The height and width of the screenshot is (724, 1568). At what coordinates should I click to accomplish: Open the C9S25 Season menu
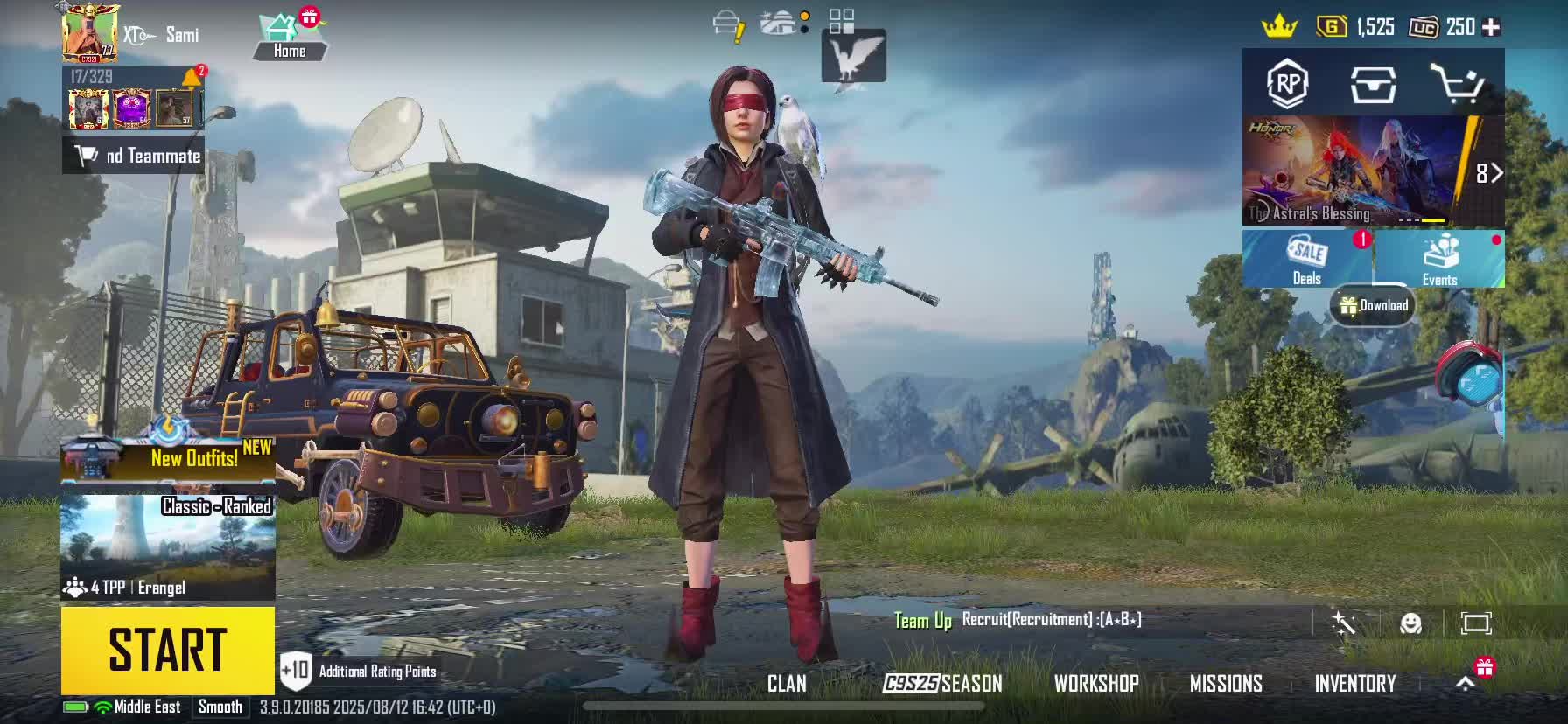tap(942, 684)
